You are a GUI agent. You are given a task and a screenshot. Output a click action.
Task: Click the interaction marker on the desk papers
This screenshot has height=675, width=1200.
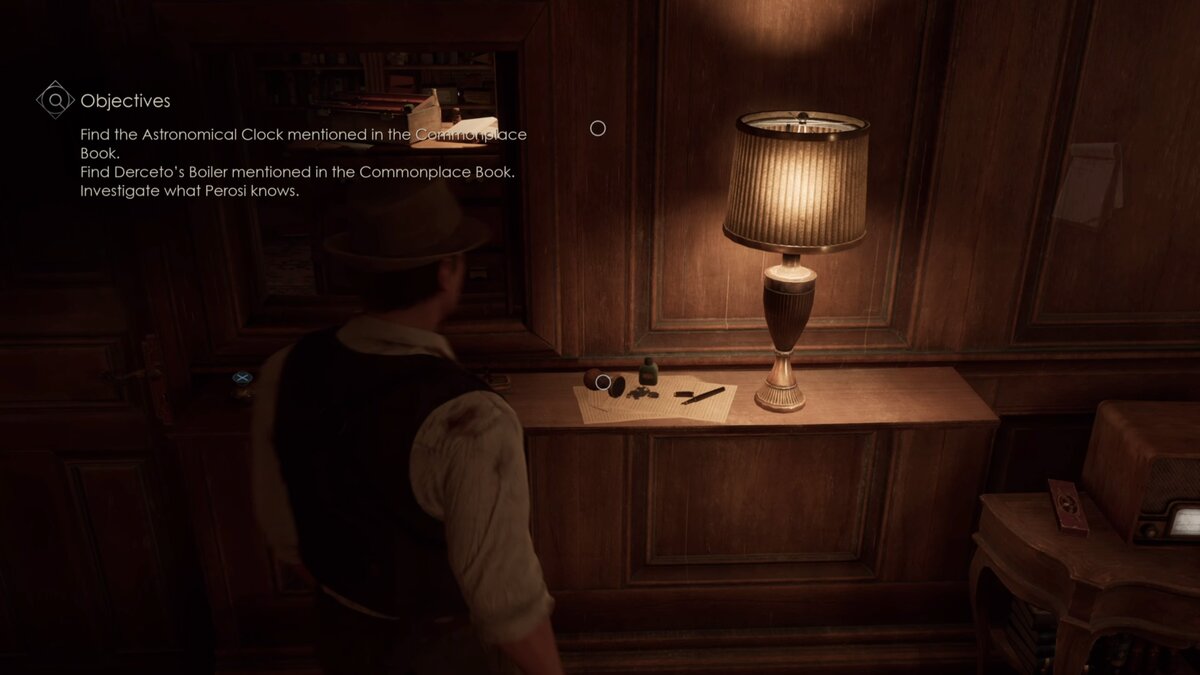pyautogui.click(x=603, y=381)
